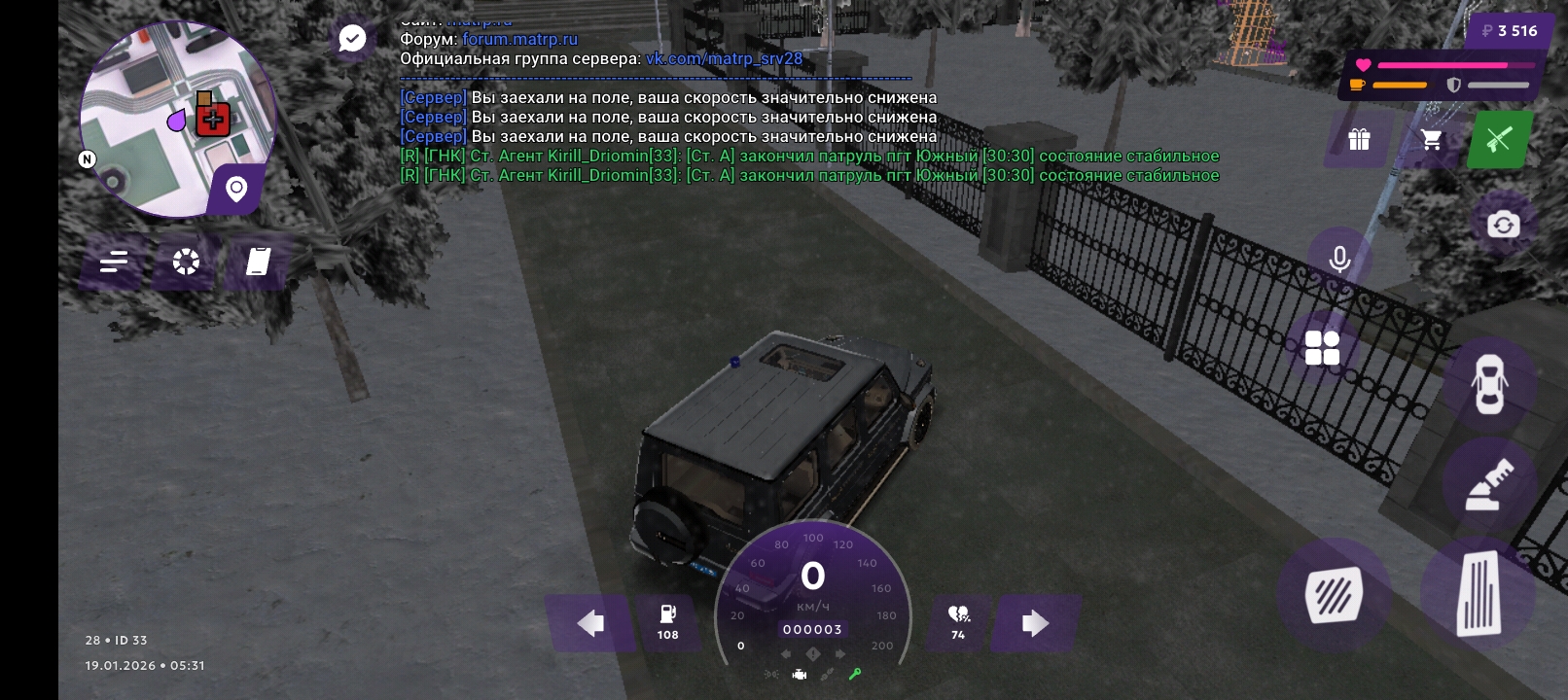The width and height of the screenshot is (1568, 700).
Task: Open the vk.com/matrp_srv28 group link
Action: click(x=724, y=59)
